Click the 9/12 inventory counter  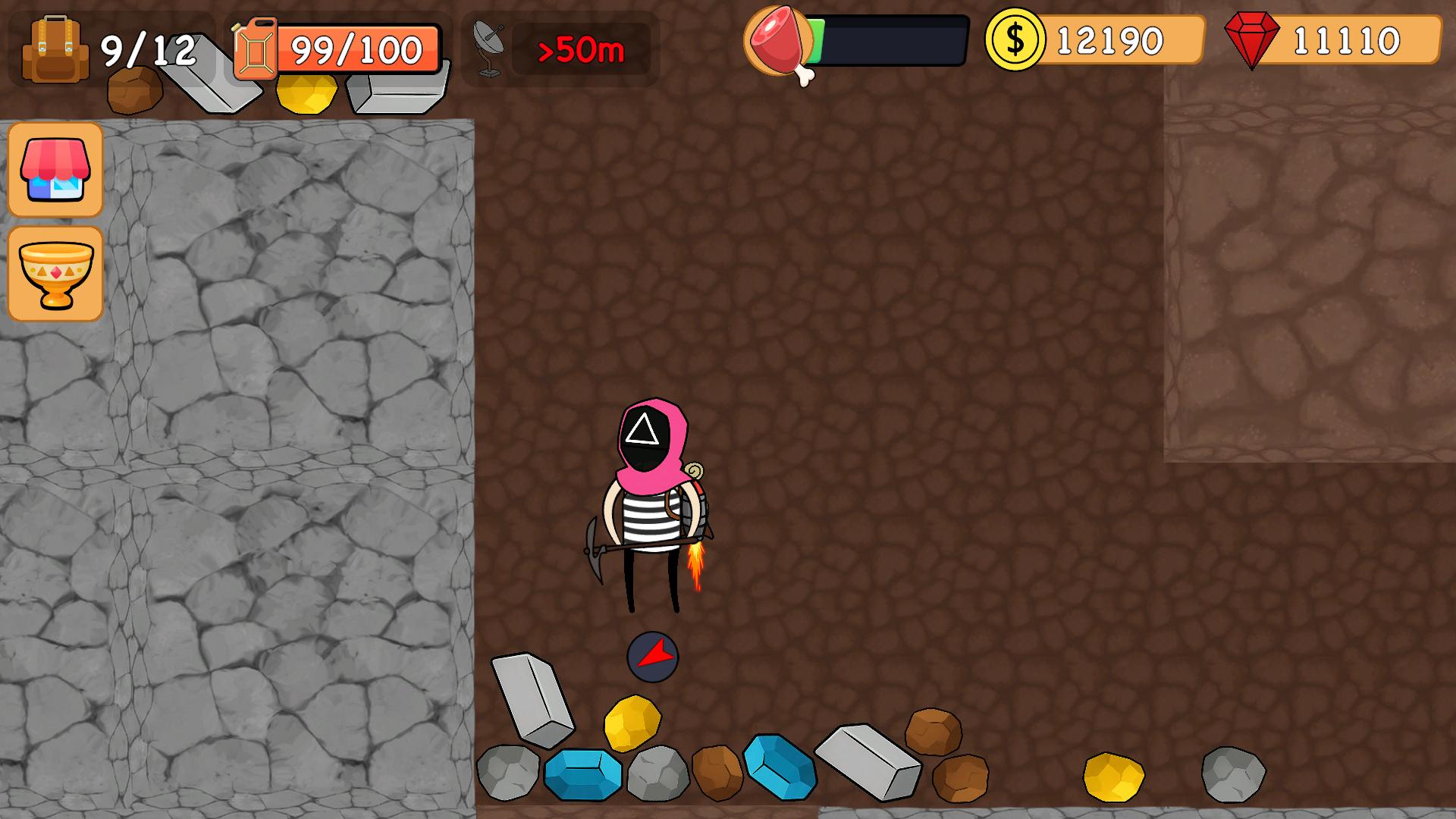[149, 50]
